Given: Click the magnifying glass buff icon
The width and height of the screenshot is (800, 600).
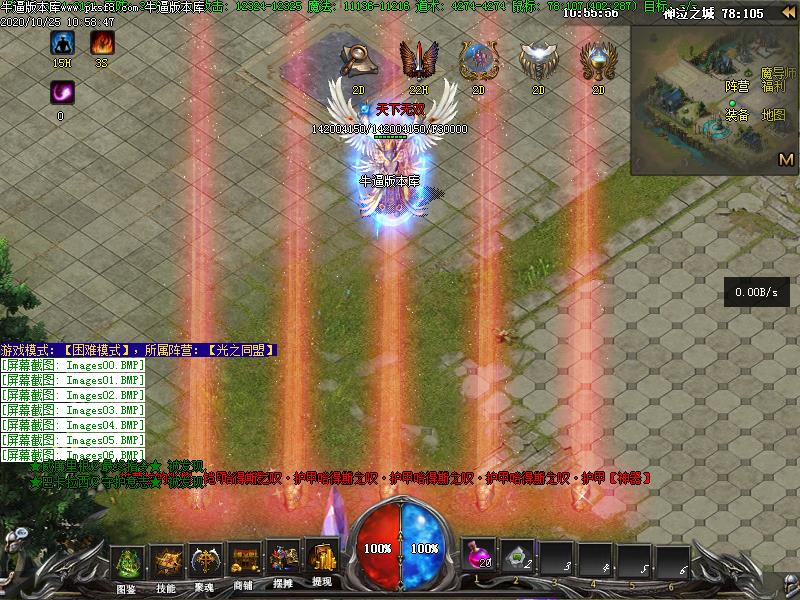Looking at the screenshot, I should pyautogui.click(x=358, y=60).
